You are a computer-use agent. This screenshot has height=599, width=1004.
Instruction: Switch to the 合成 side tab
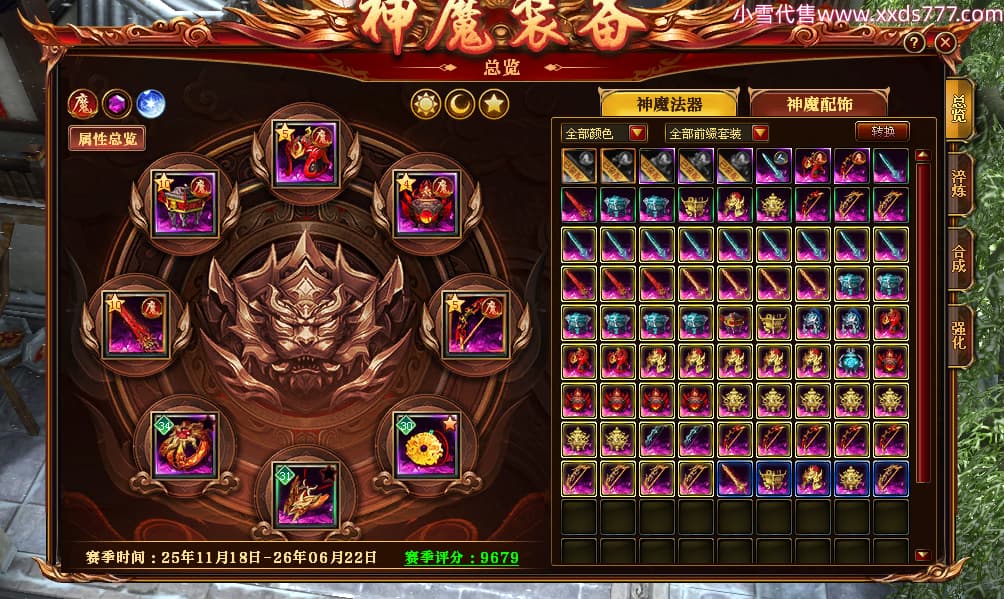coord(959,256)
